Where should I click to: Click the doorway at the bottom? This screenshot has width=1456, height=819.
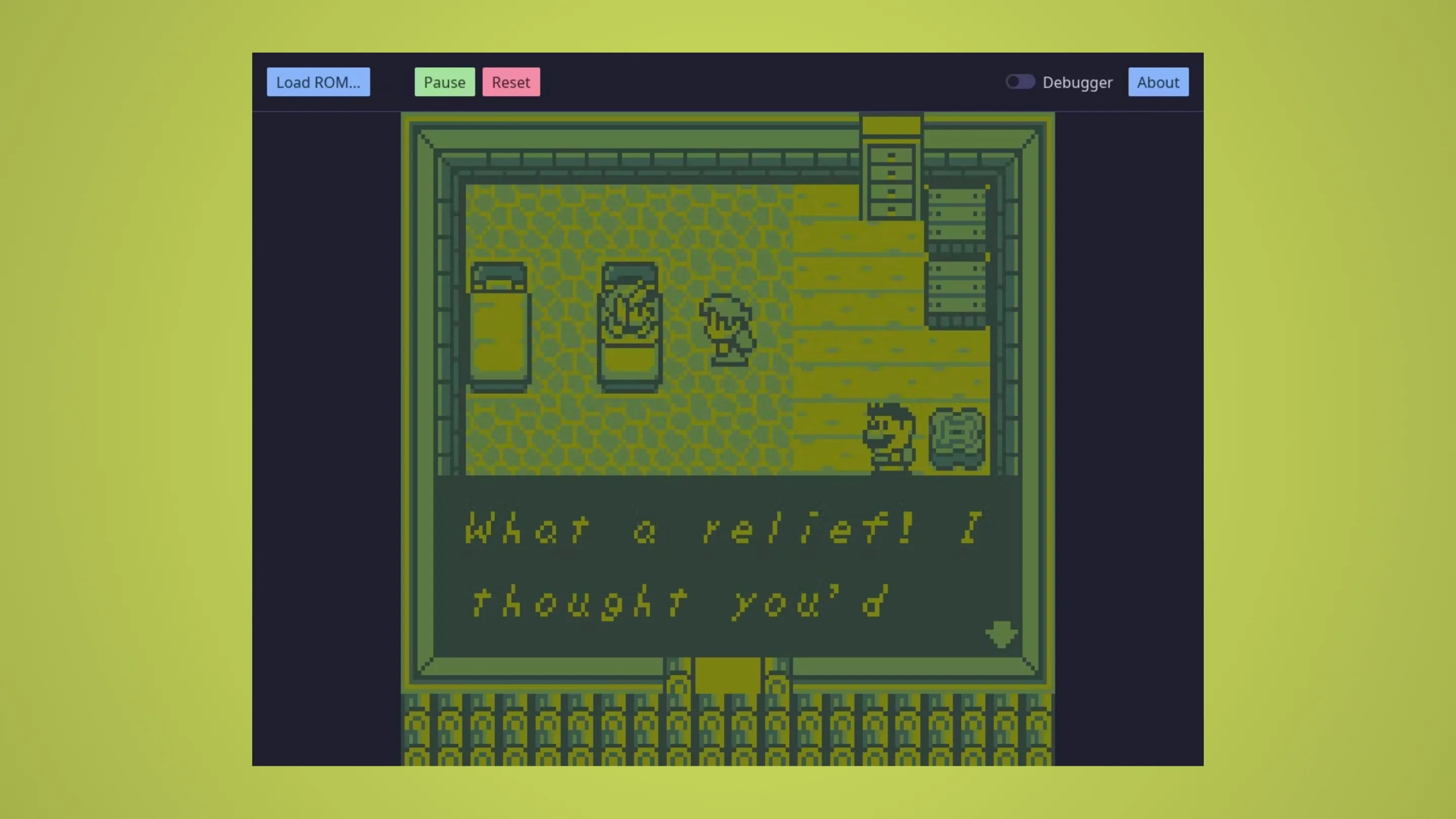[x=726, y=675]
